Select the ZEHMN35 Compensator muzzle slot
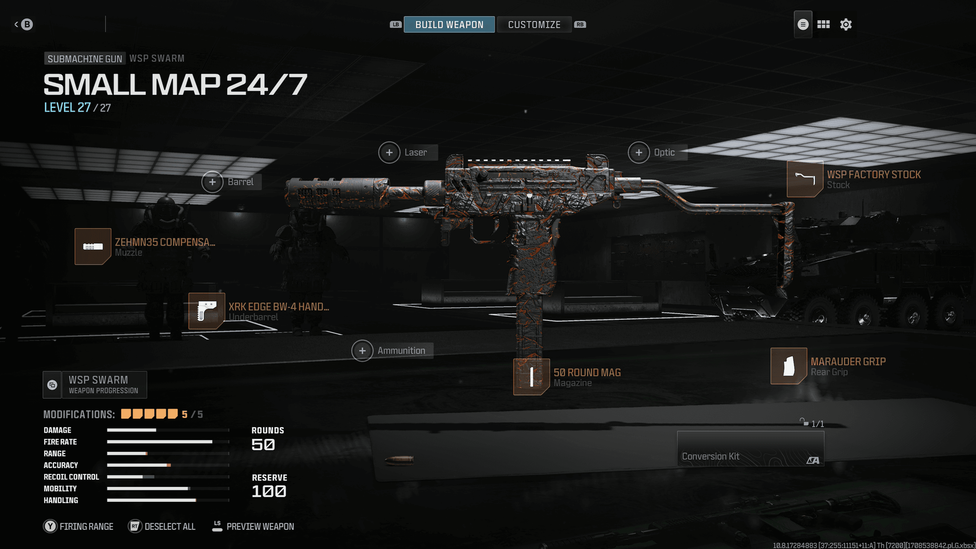The height and width of the screenshot is (549, 976). (94, 246)
